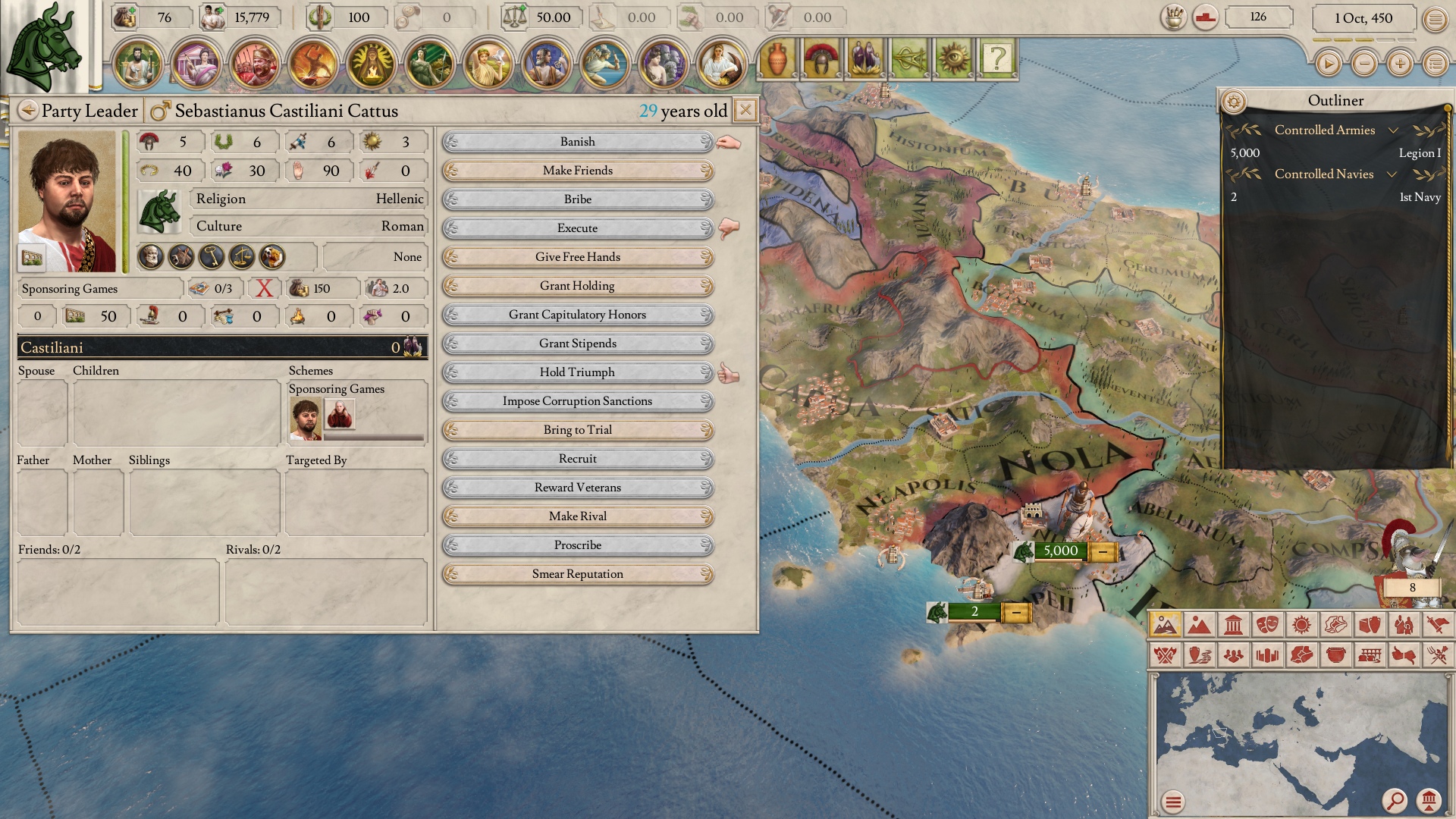The width and height of the screenshot is (1456, 819).
Task: Select Make Friends action
Action: click(x=577, y=171)
